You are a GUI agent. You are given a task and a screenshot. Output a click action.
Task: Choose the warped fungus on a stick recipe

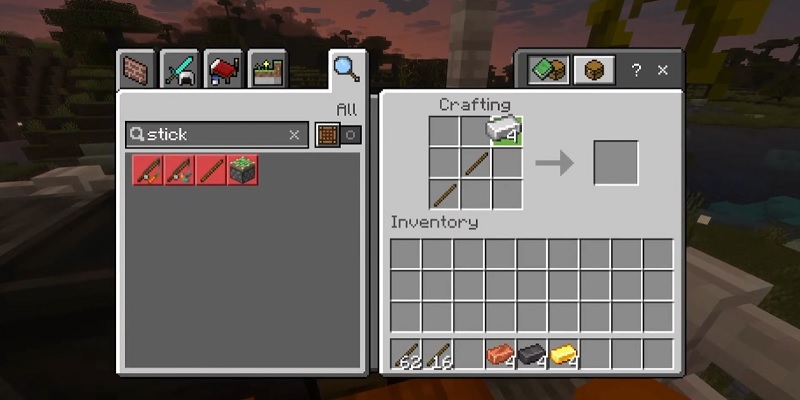(179, 170)
